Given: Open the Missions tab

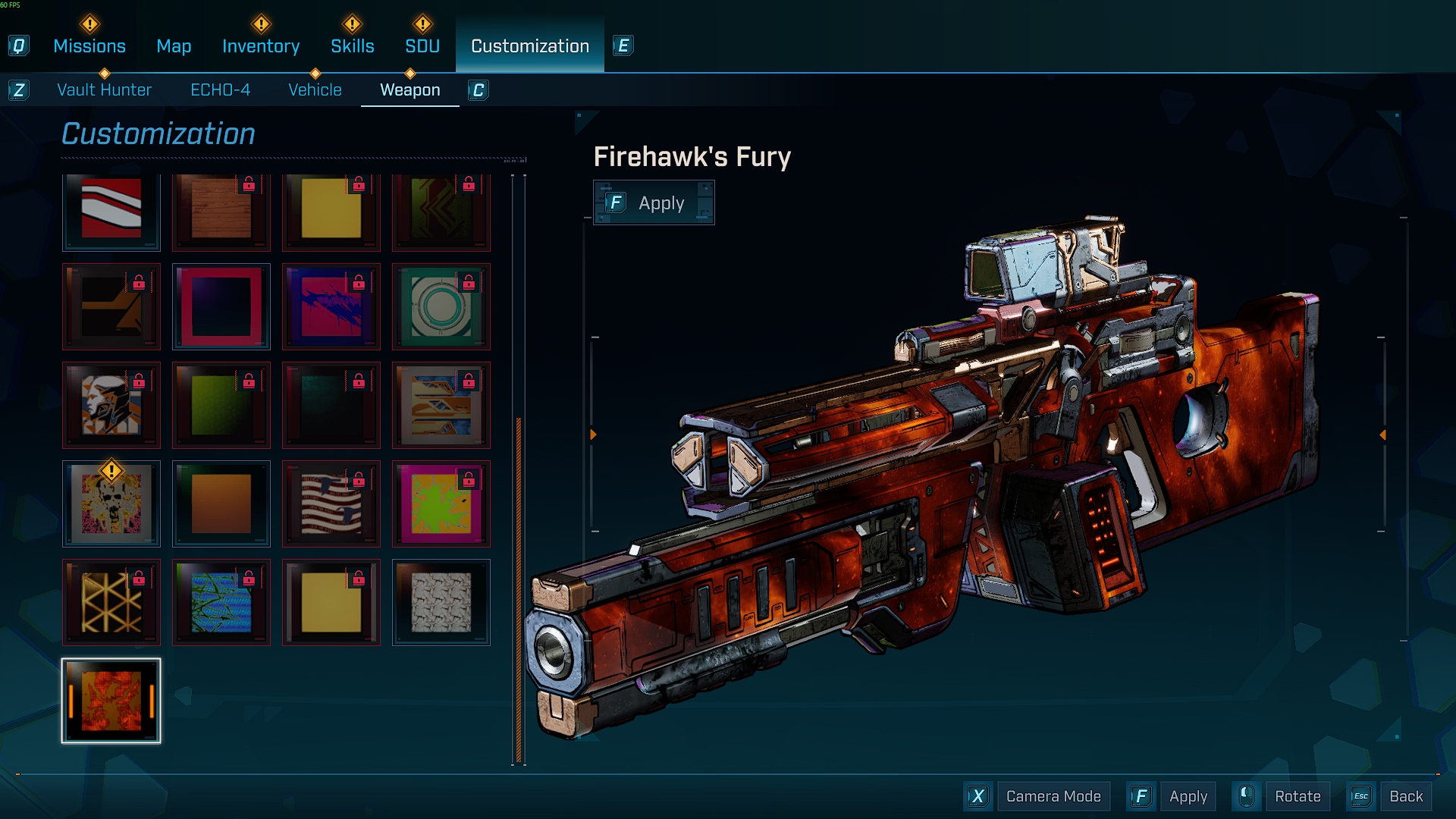Looking at the screenshot, I should pos(89,46).
